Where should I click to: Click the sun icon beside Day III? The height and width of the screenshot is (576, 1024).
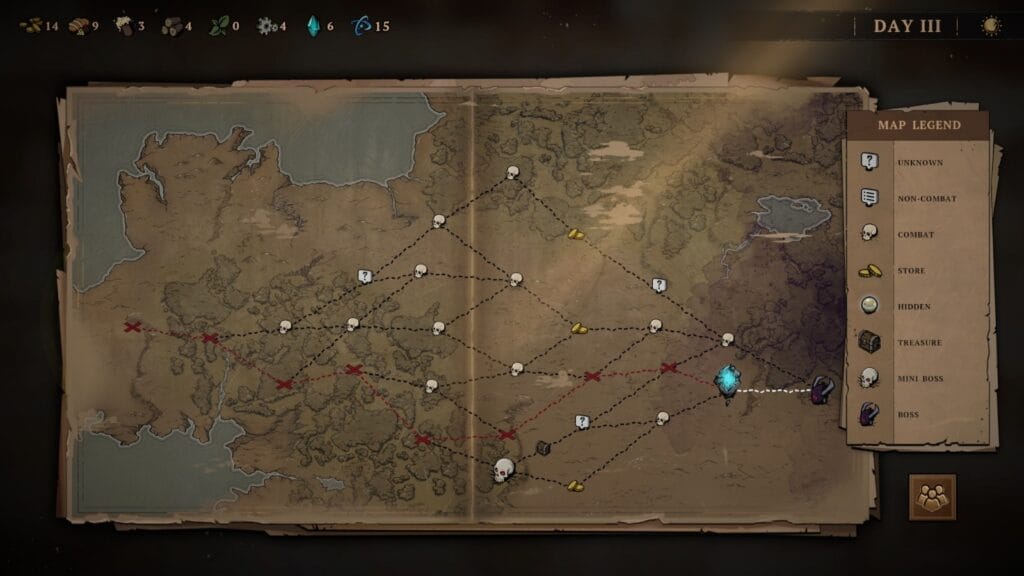pos(991,26)
